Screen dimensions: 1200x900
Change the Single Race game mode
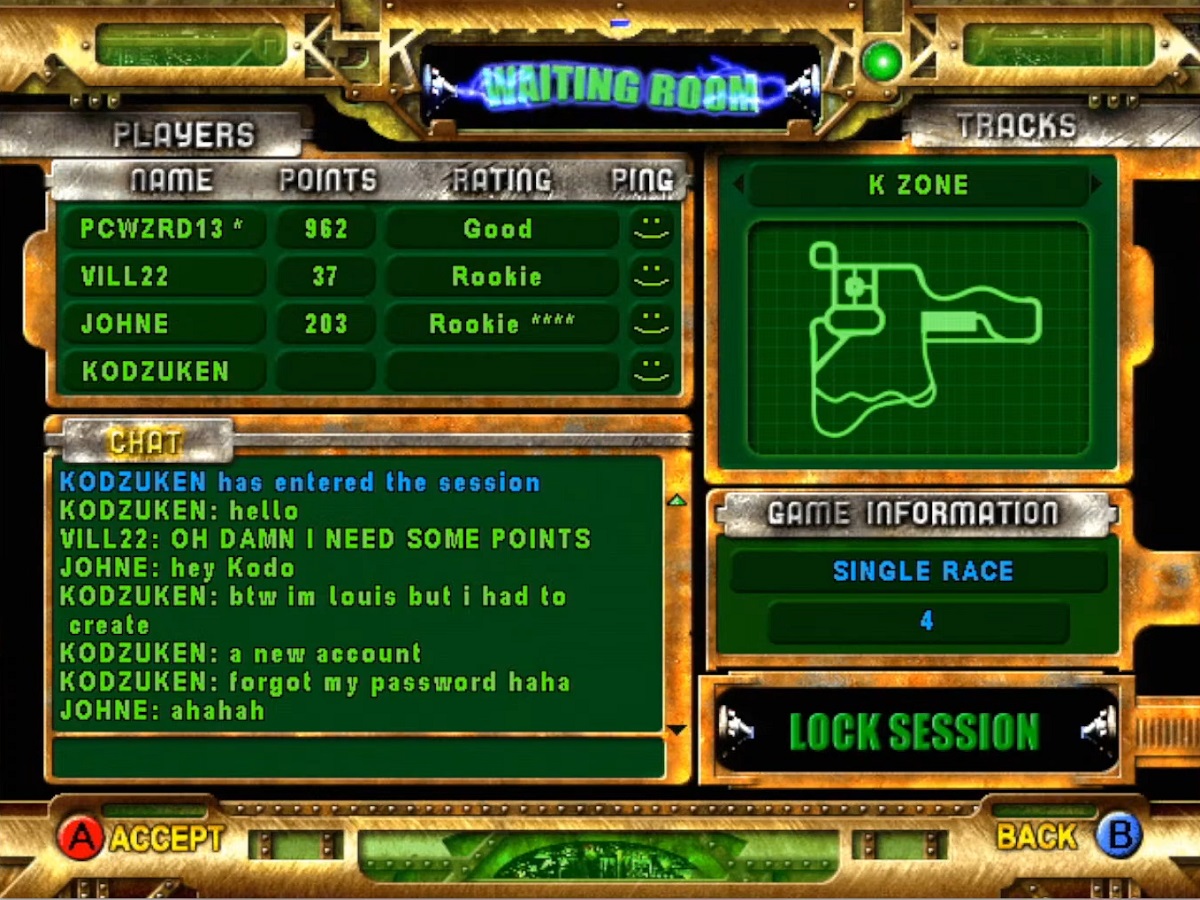tap(920, 572)
